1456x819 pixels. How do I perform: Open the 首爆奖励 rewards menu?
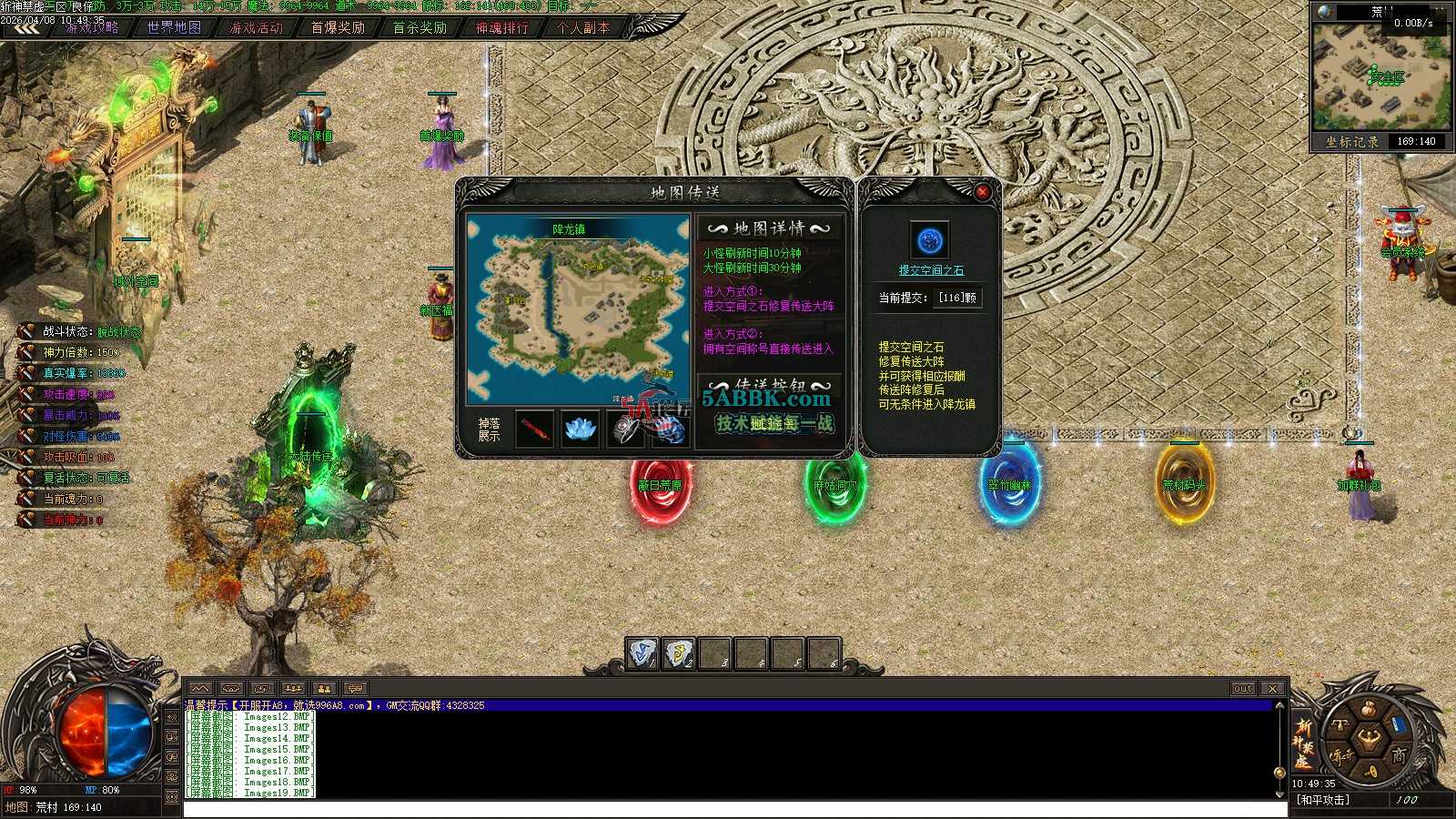pyautogui.click(x=338, y=28)
